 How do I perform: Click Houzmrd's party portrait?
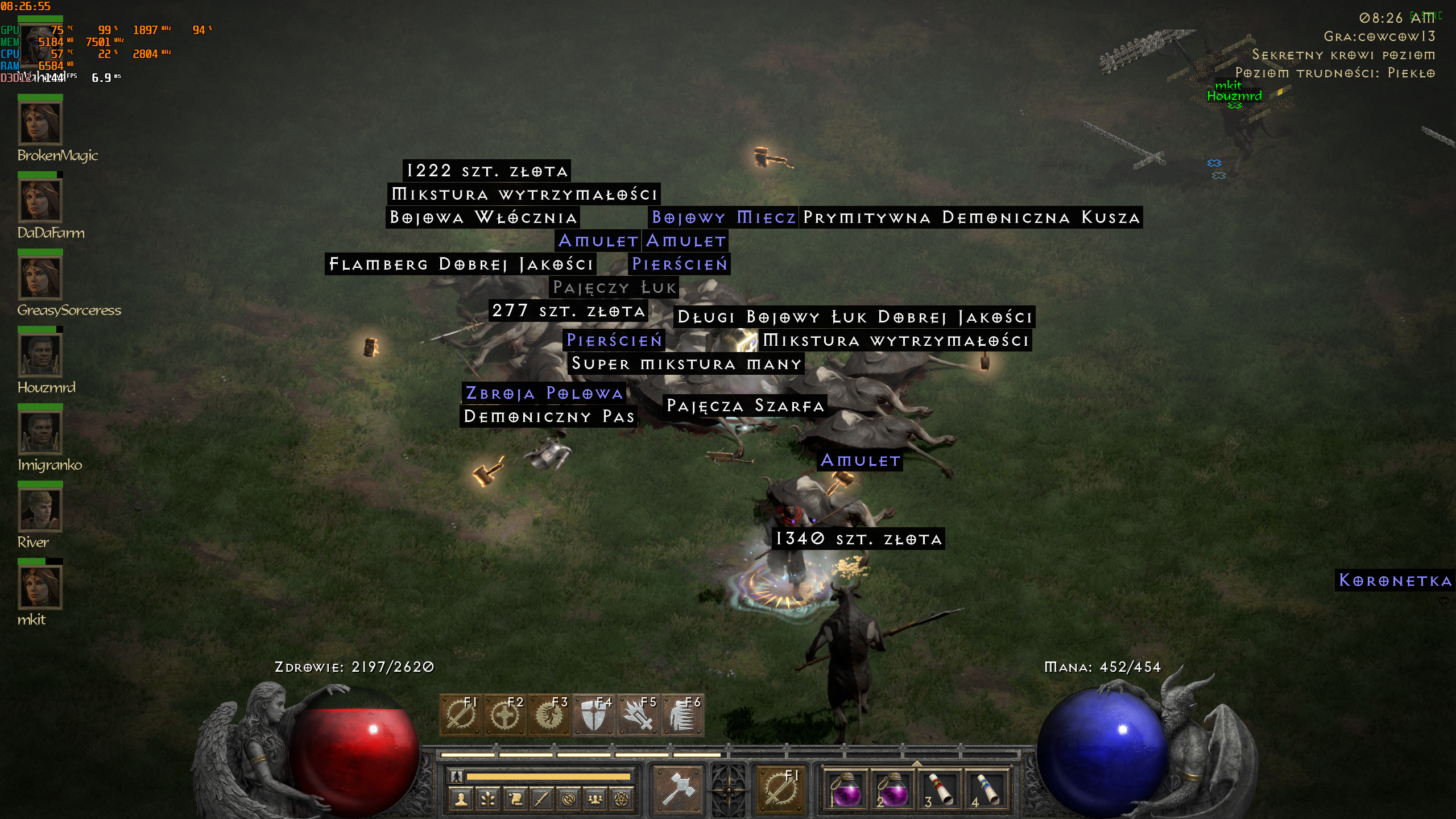(x=40, y=355)
